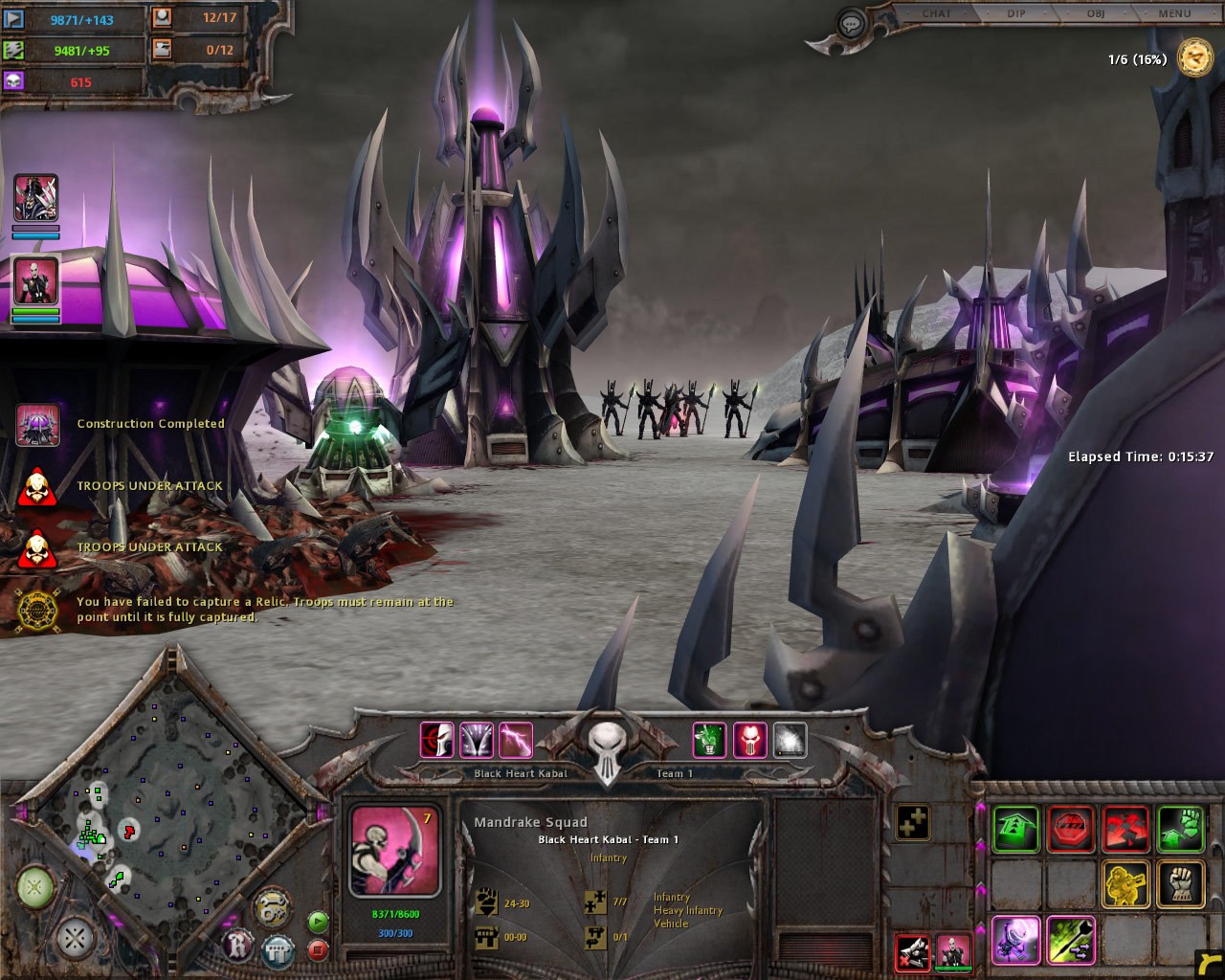Choose the attack-move command with fist and arrow

pos(1181,829)
